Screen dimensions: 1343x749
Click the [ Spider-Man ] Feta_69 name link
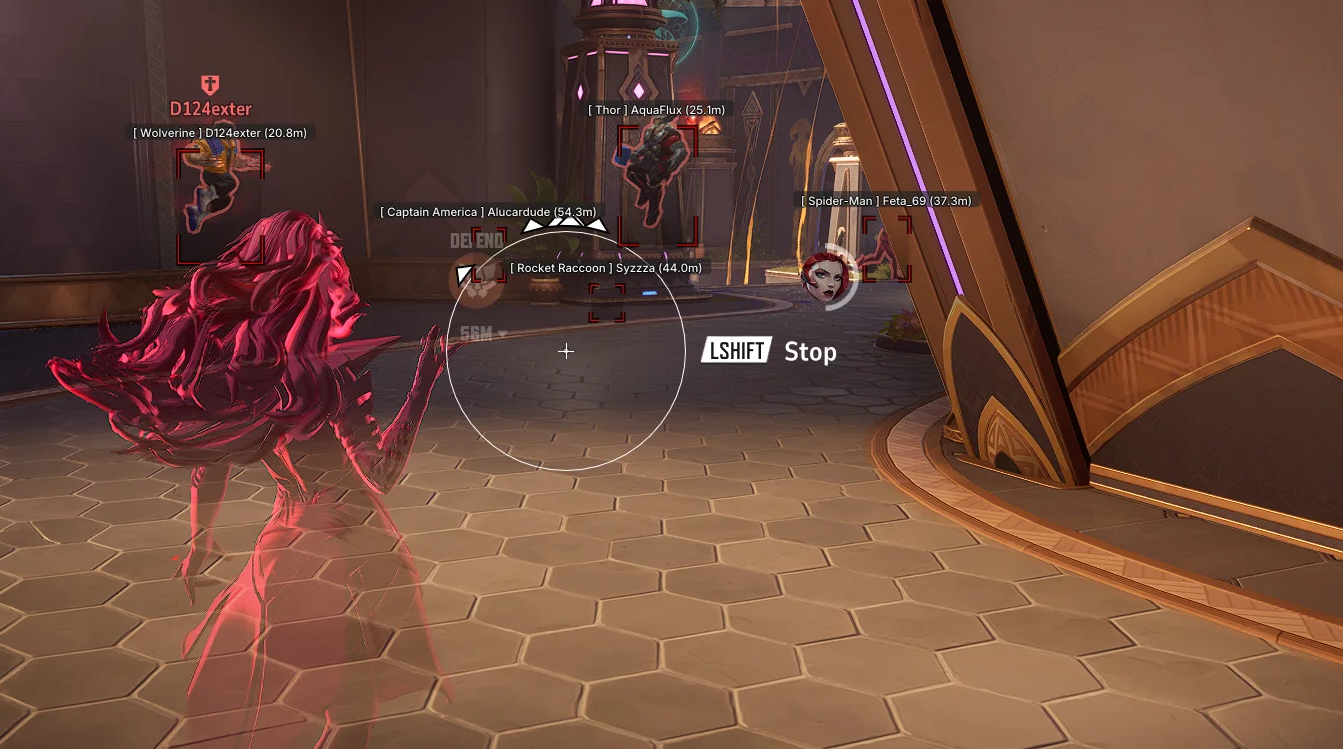[884, 199]
